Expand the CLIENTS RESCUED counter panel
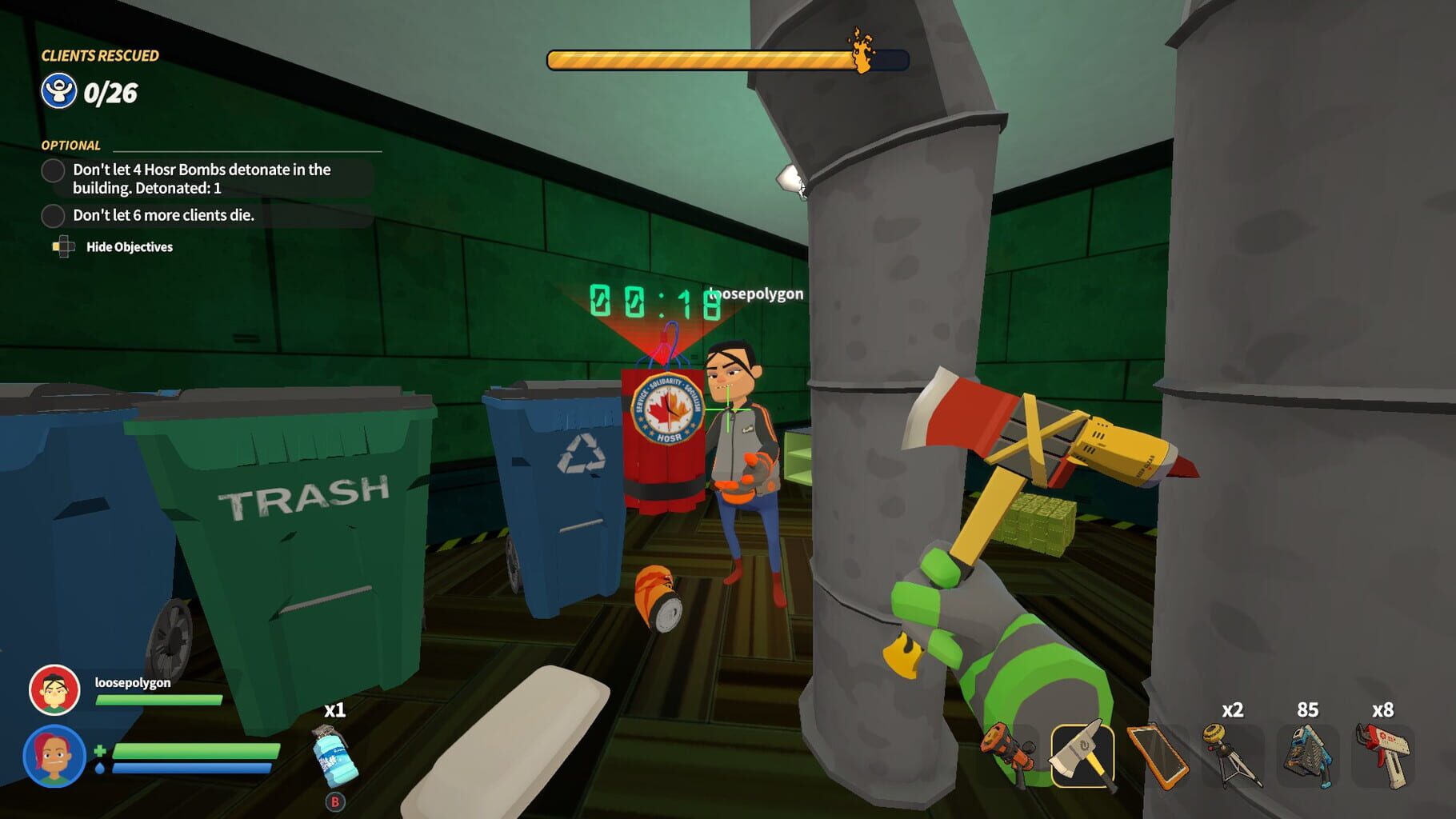 tap(100, 56)
